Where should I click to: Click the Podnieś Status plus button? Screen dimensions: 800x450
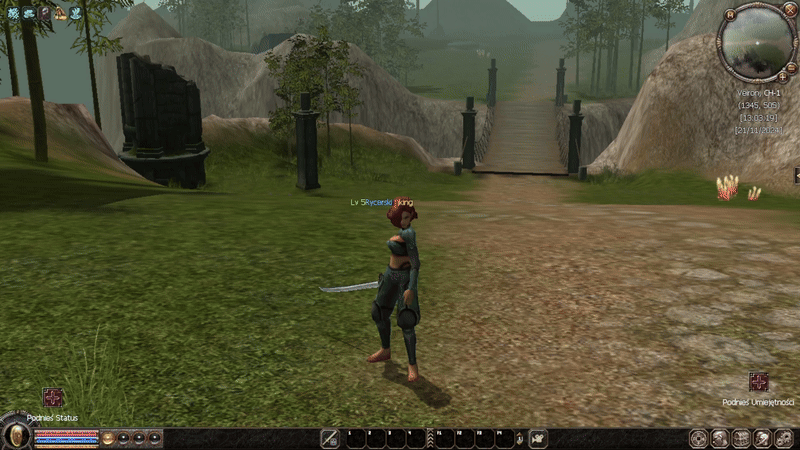[x=53, y=397]
